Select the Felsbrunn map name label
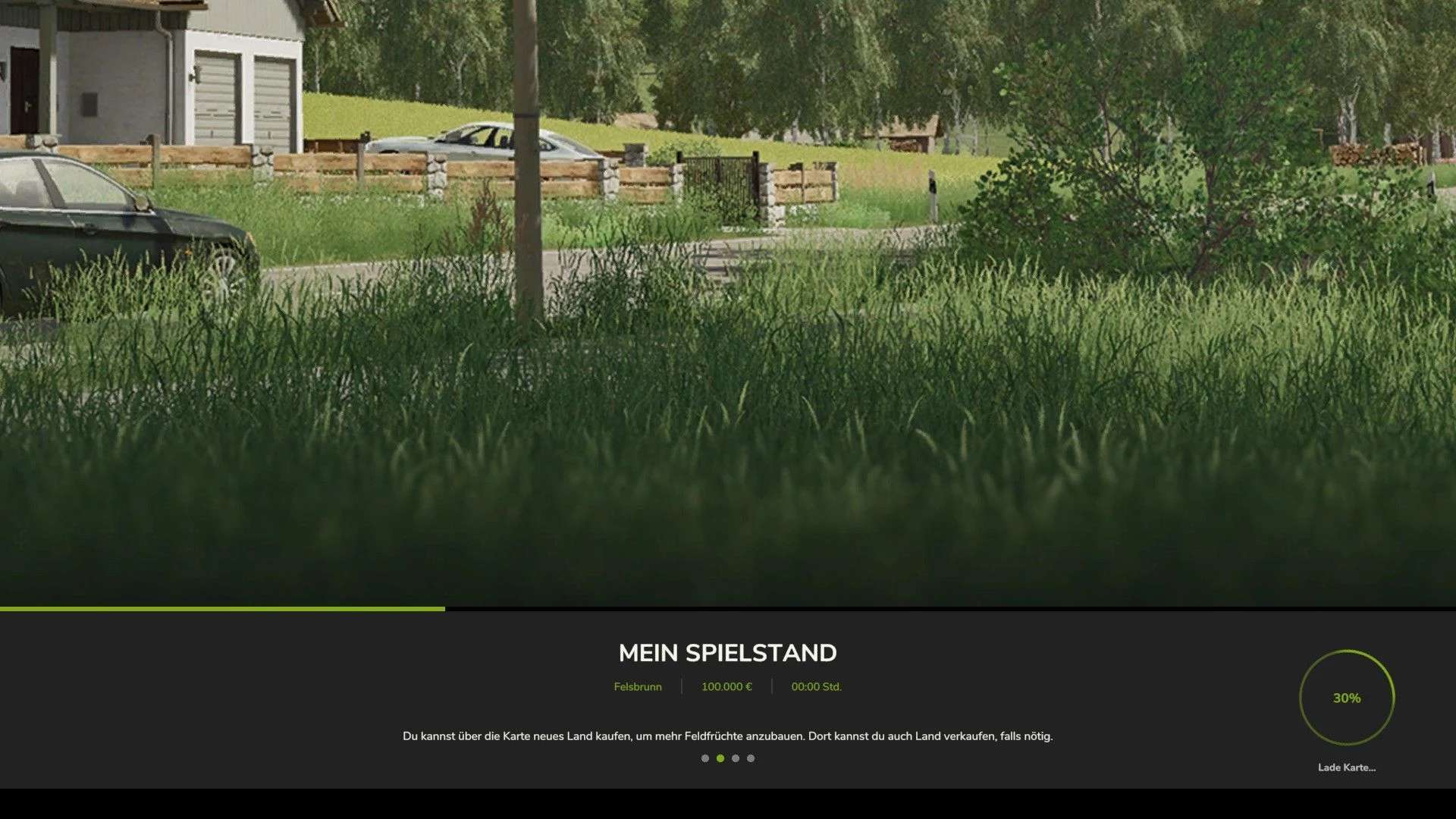Image resolution: width=1456 pixels, height=819 pixels. pos(638,686)
